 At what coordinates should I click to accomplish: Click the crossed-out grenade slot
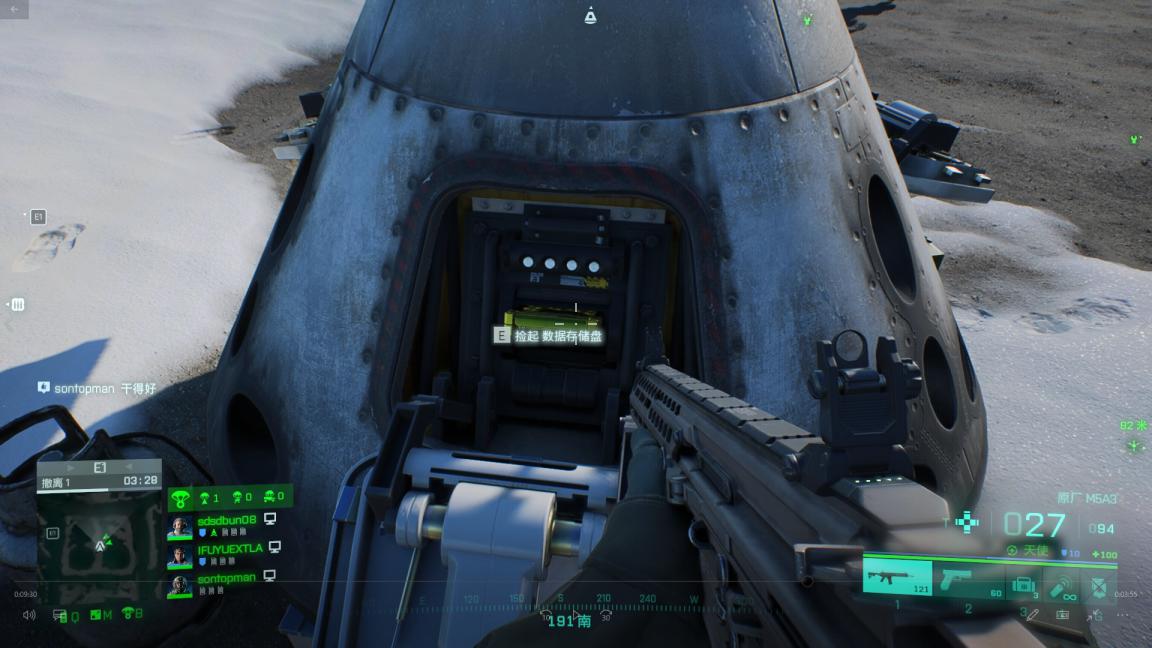point(1099,586)
